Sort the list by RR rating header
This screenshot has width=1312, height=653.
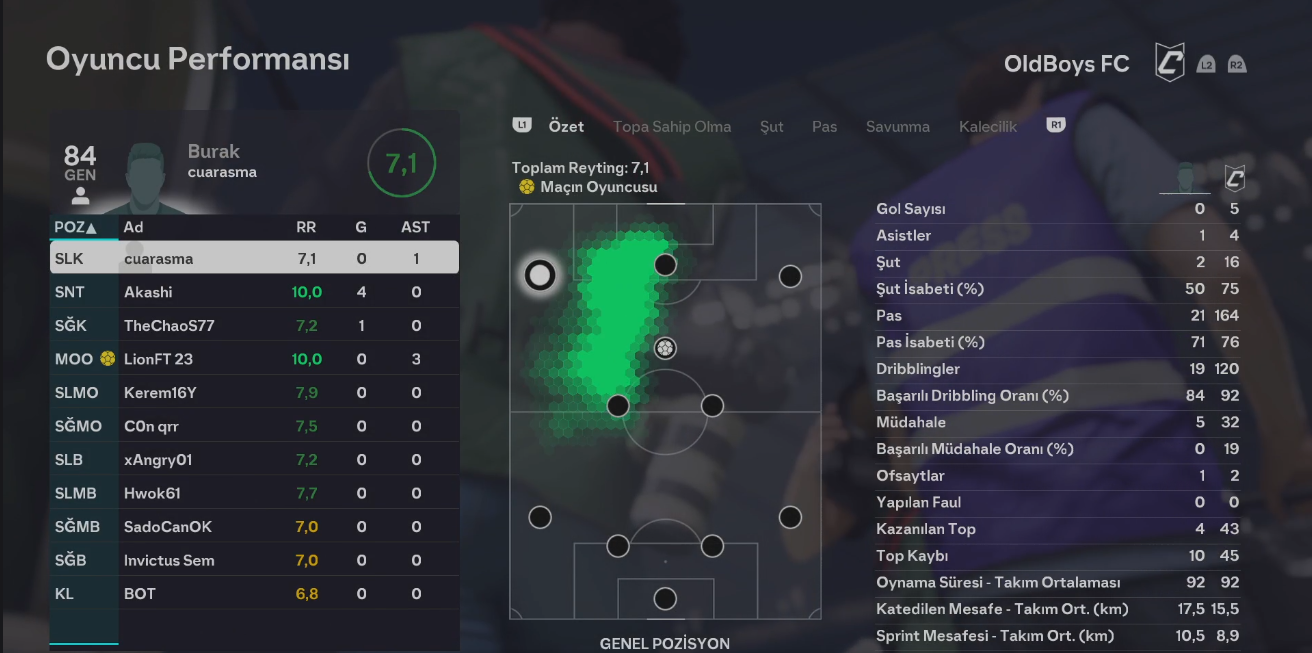tap(306, 227)
